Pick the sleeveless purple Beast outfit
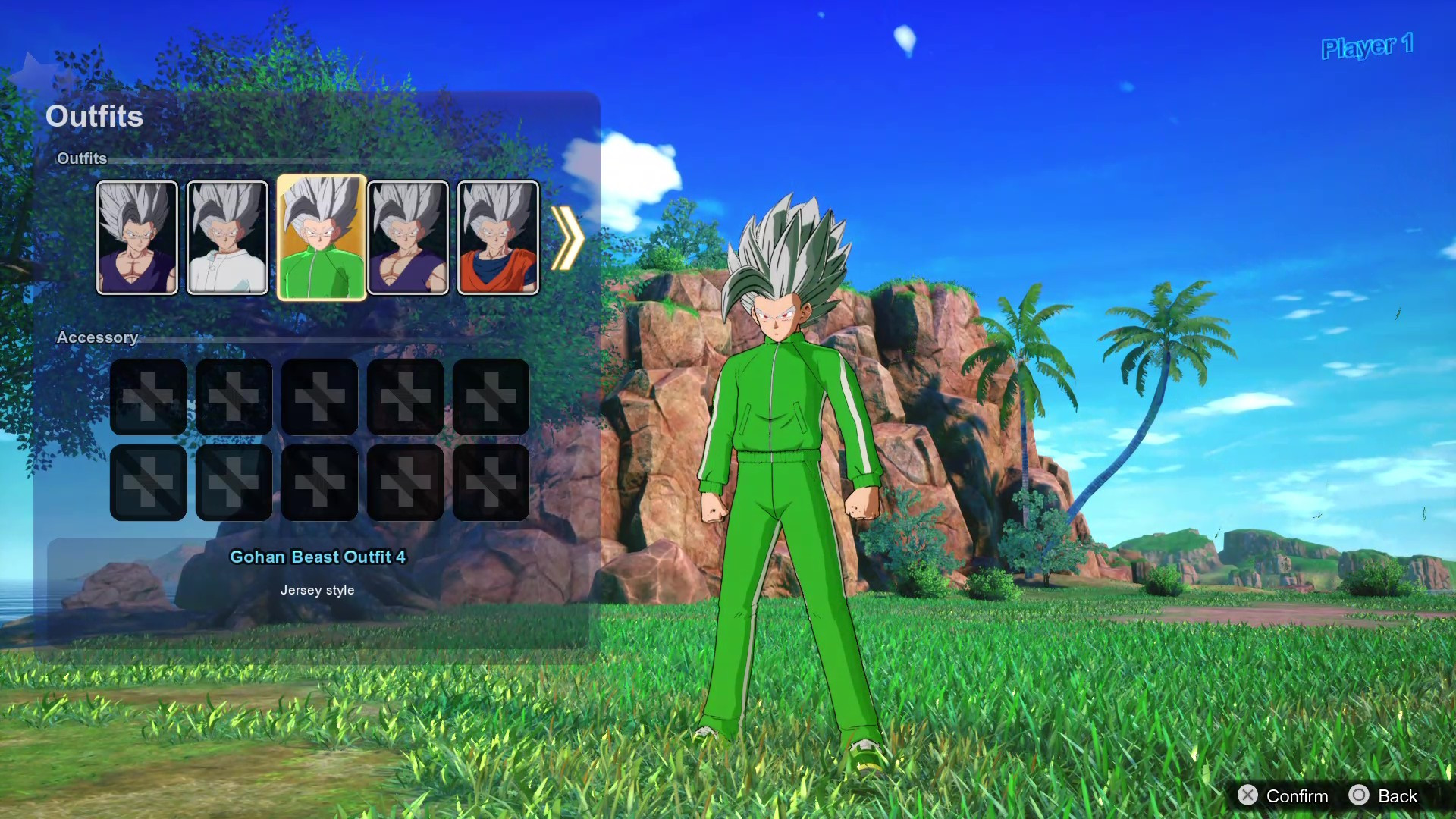This screenshot has width=1456, height=819. 408,238
